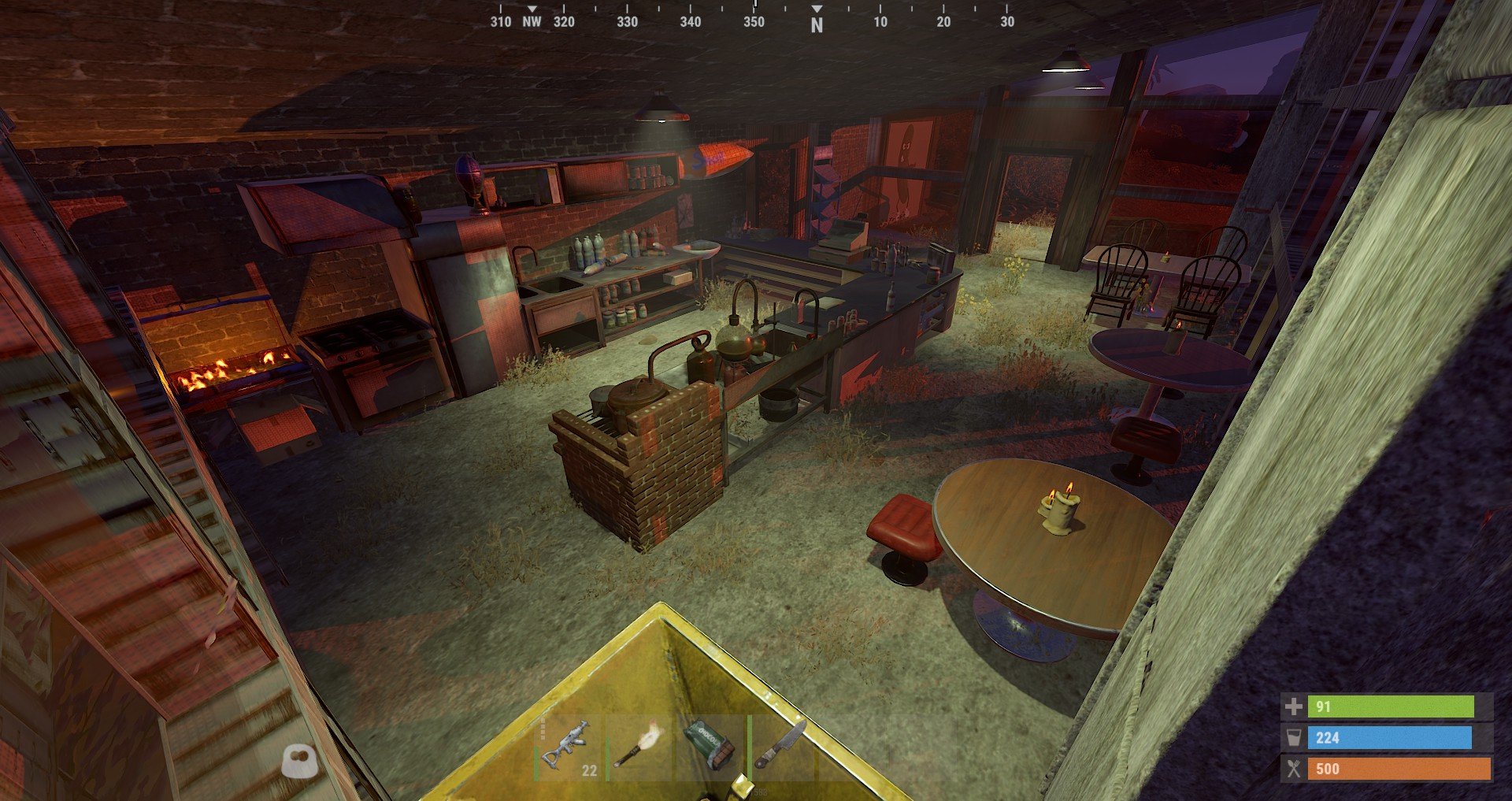Select the knife in the hotbar

pos(780,745)
